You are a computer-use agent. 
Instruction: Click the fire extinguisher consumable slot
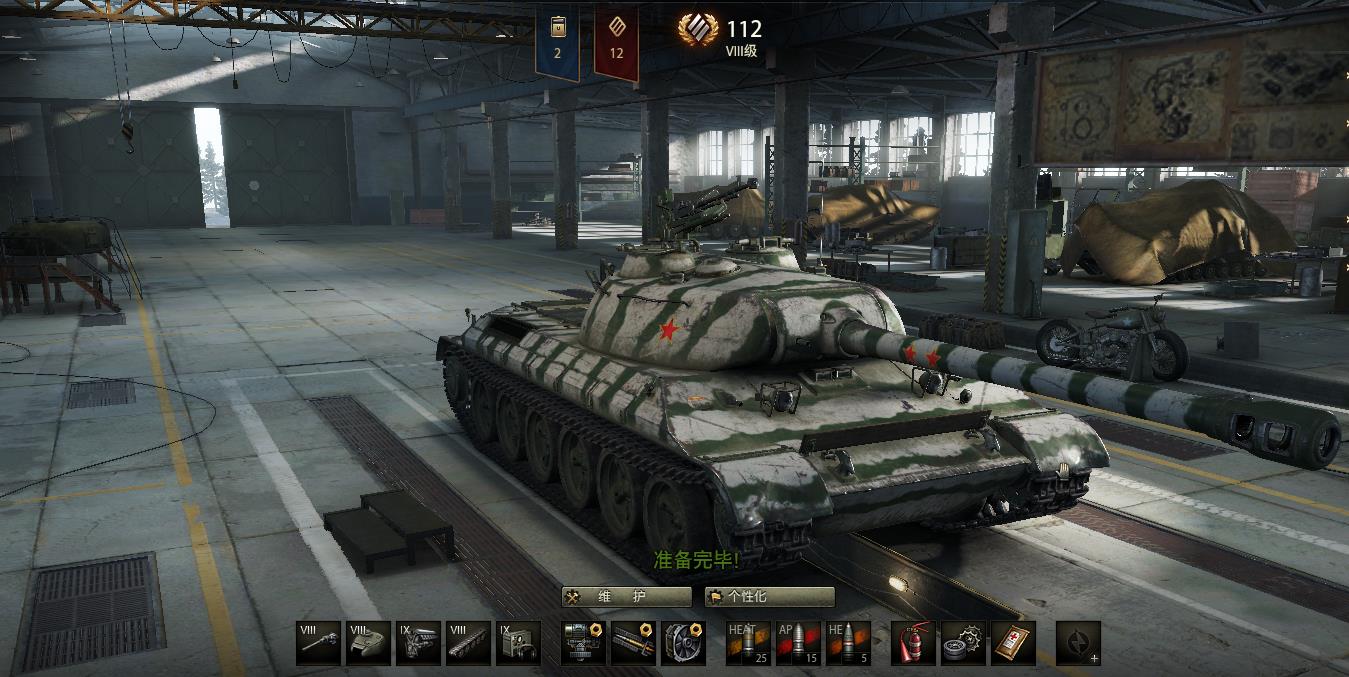[x=913, y=643]
